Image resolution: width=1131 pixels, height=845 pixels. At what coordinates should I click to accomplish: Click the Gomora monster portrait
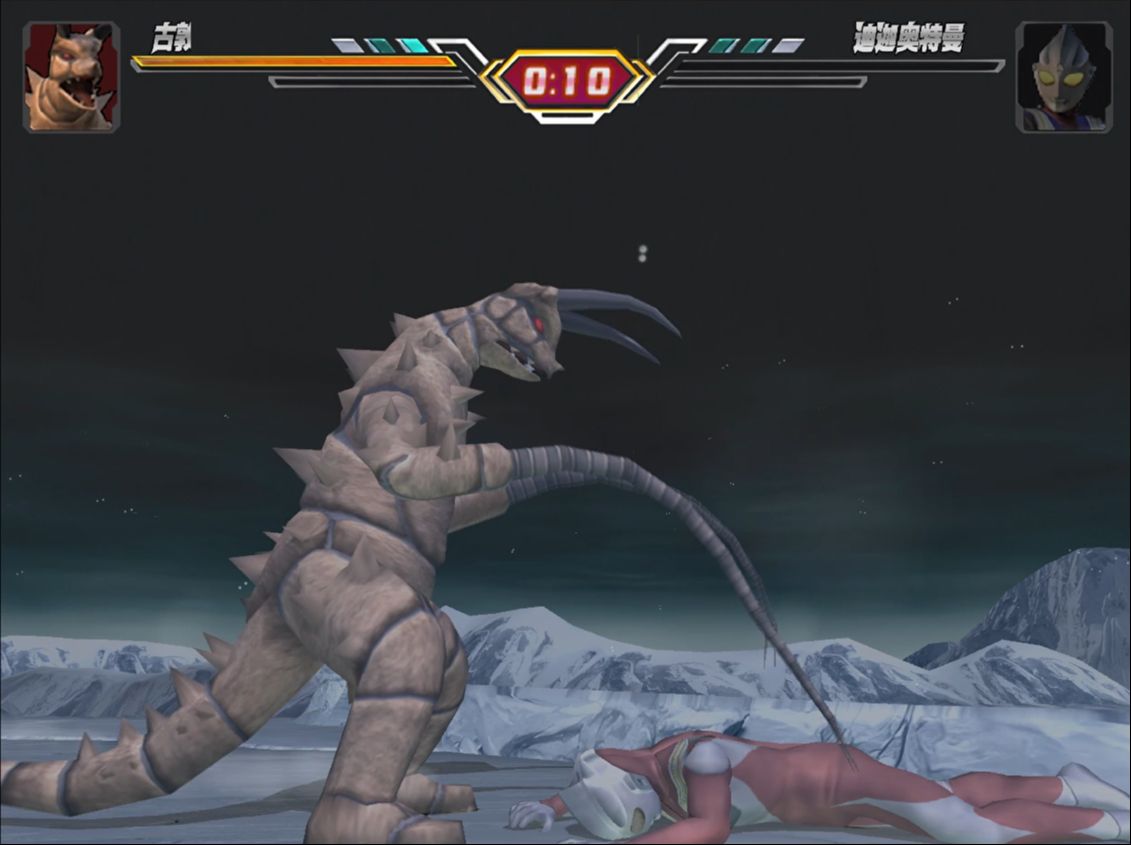click(71, 77)
